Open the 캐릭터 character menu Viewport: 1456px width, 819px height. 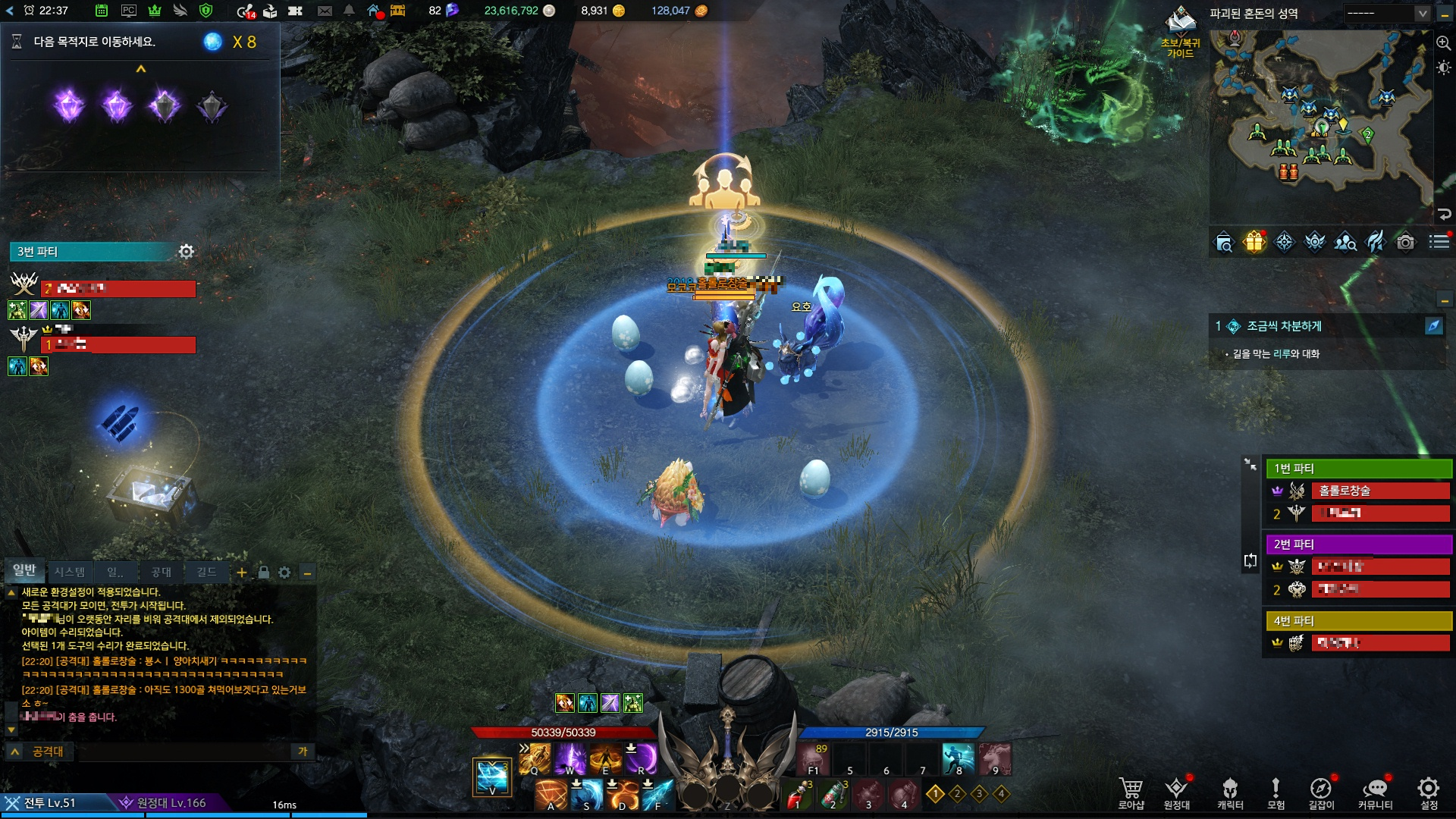(1230, 792)
